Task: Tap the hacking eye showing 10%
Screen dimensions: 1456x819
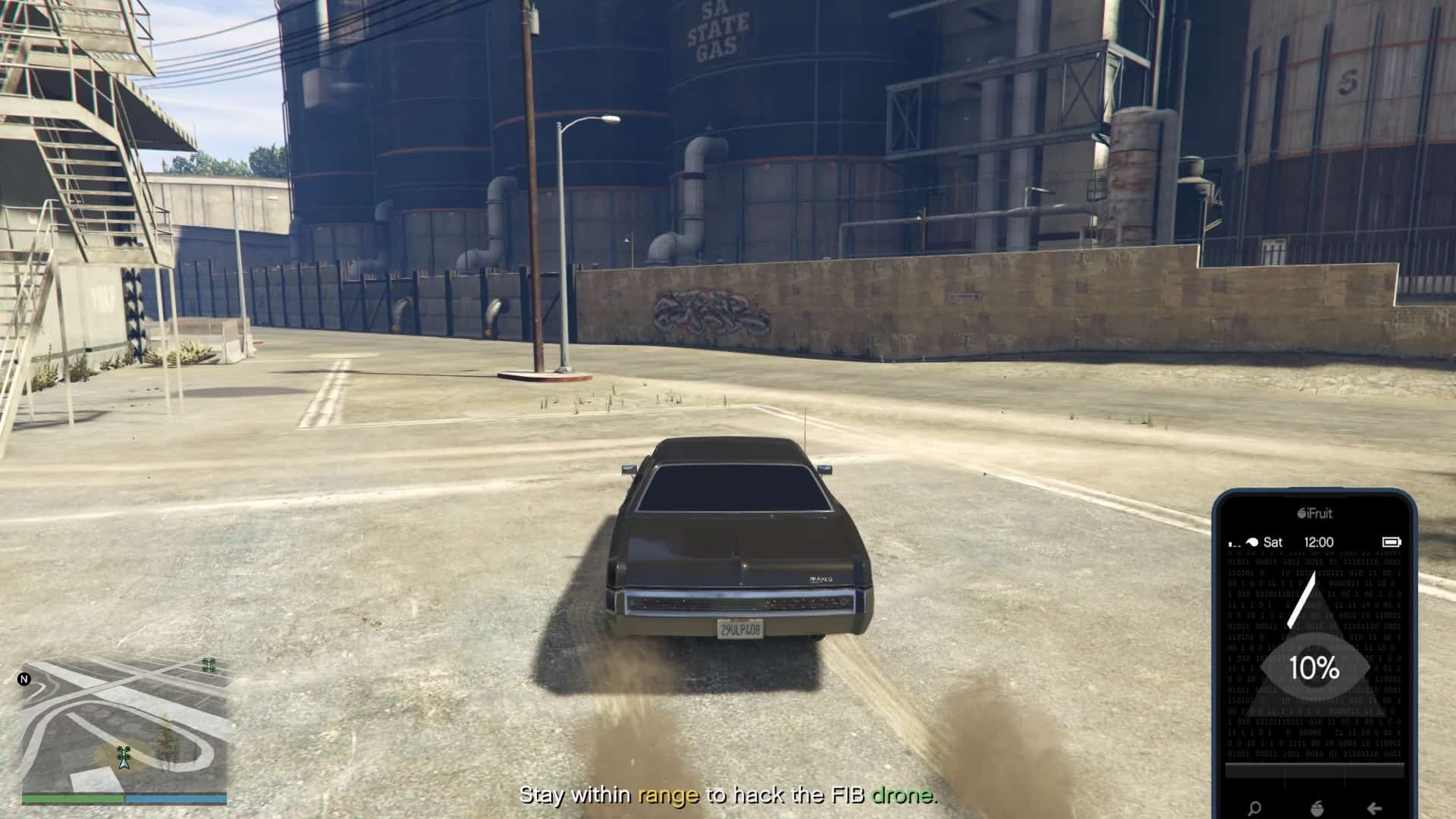Action: [1315, 667]
